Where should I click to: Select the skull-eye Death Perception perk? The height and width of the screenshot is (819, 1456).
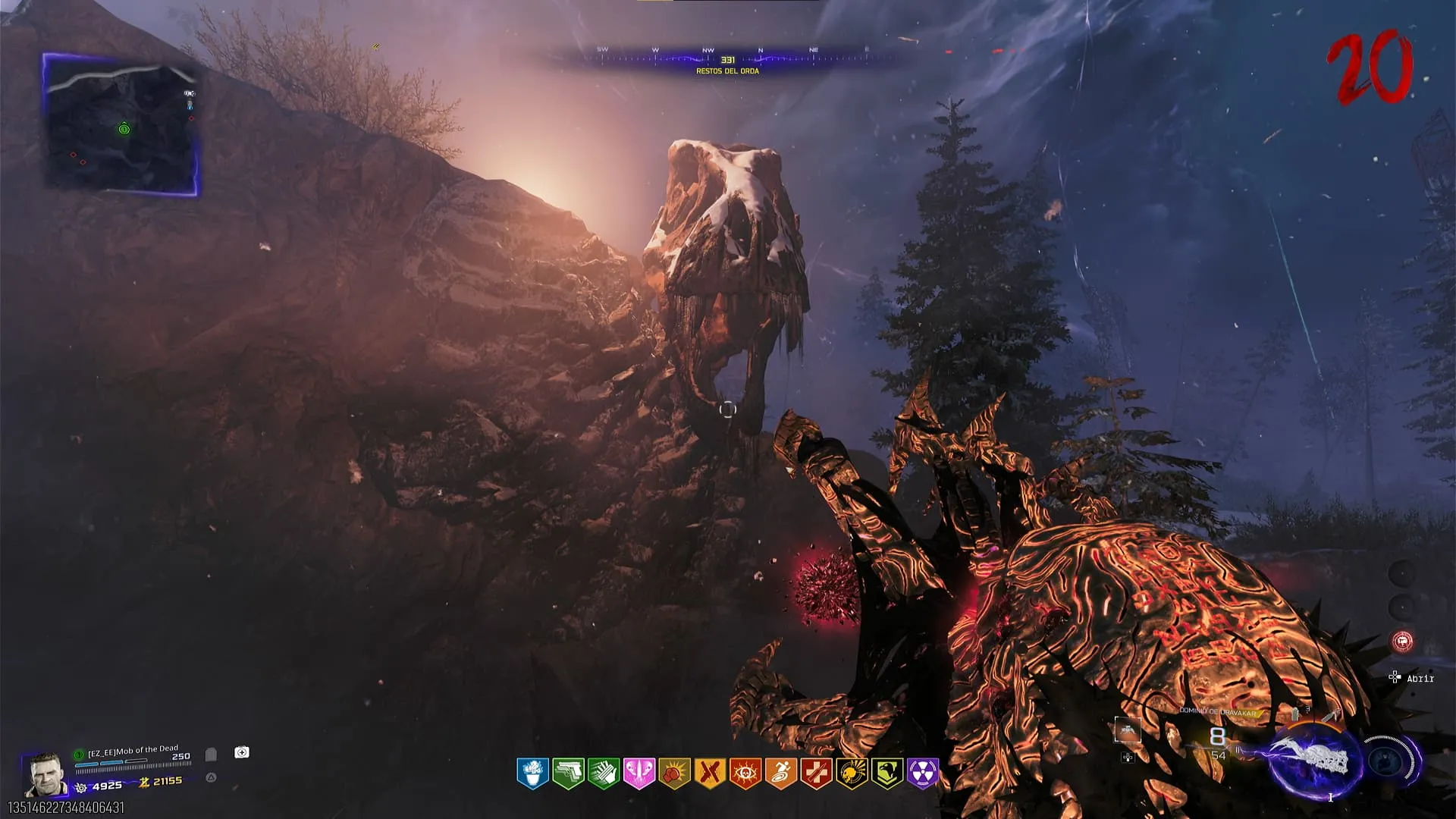(x=745, y=773)
